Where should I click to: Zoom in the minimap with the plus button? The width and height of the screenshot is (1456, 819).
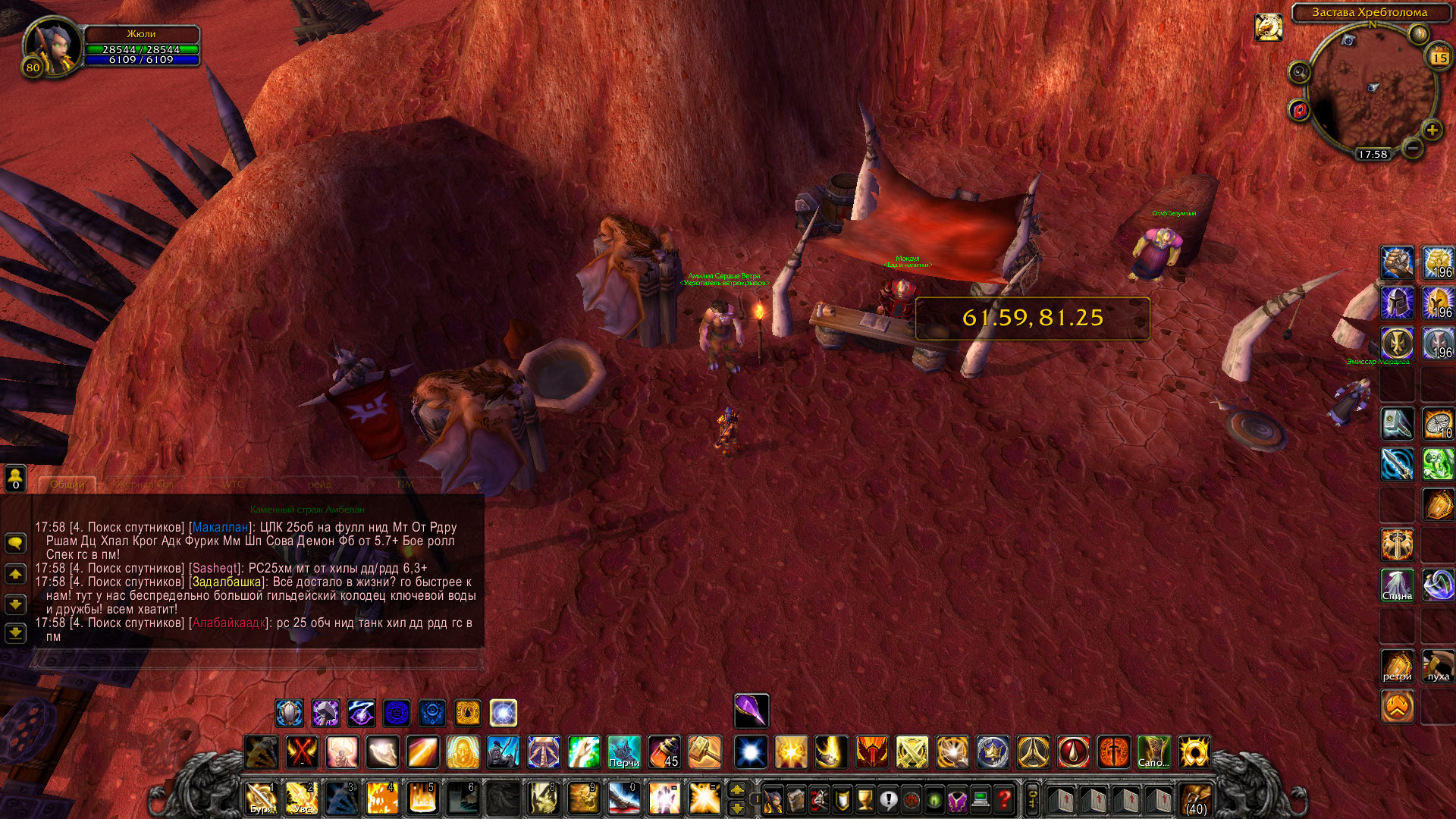point(1431,130)
